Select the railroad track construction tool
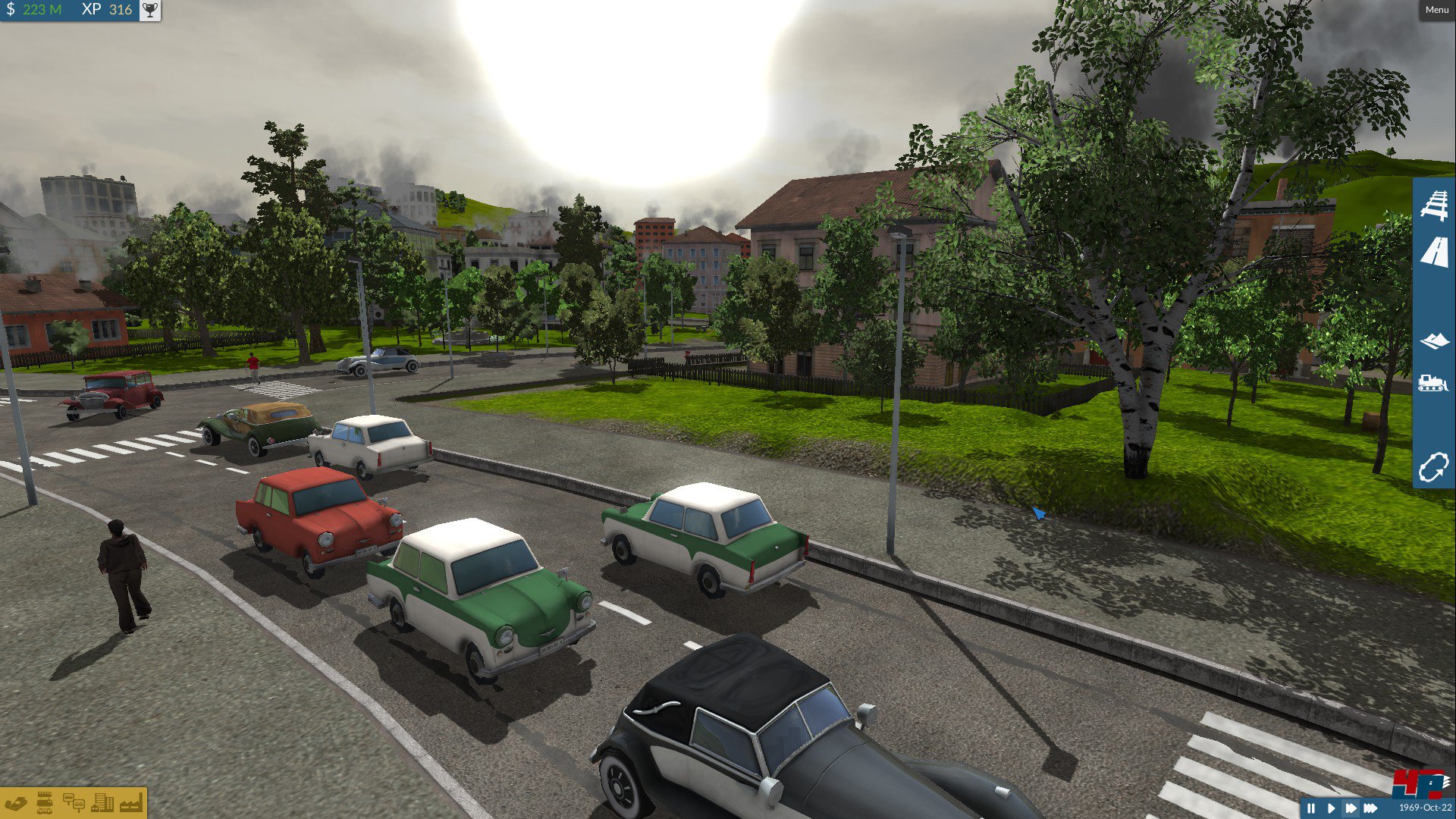Viewport: 1456px width, 819px height. (1433, 206)
